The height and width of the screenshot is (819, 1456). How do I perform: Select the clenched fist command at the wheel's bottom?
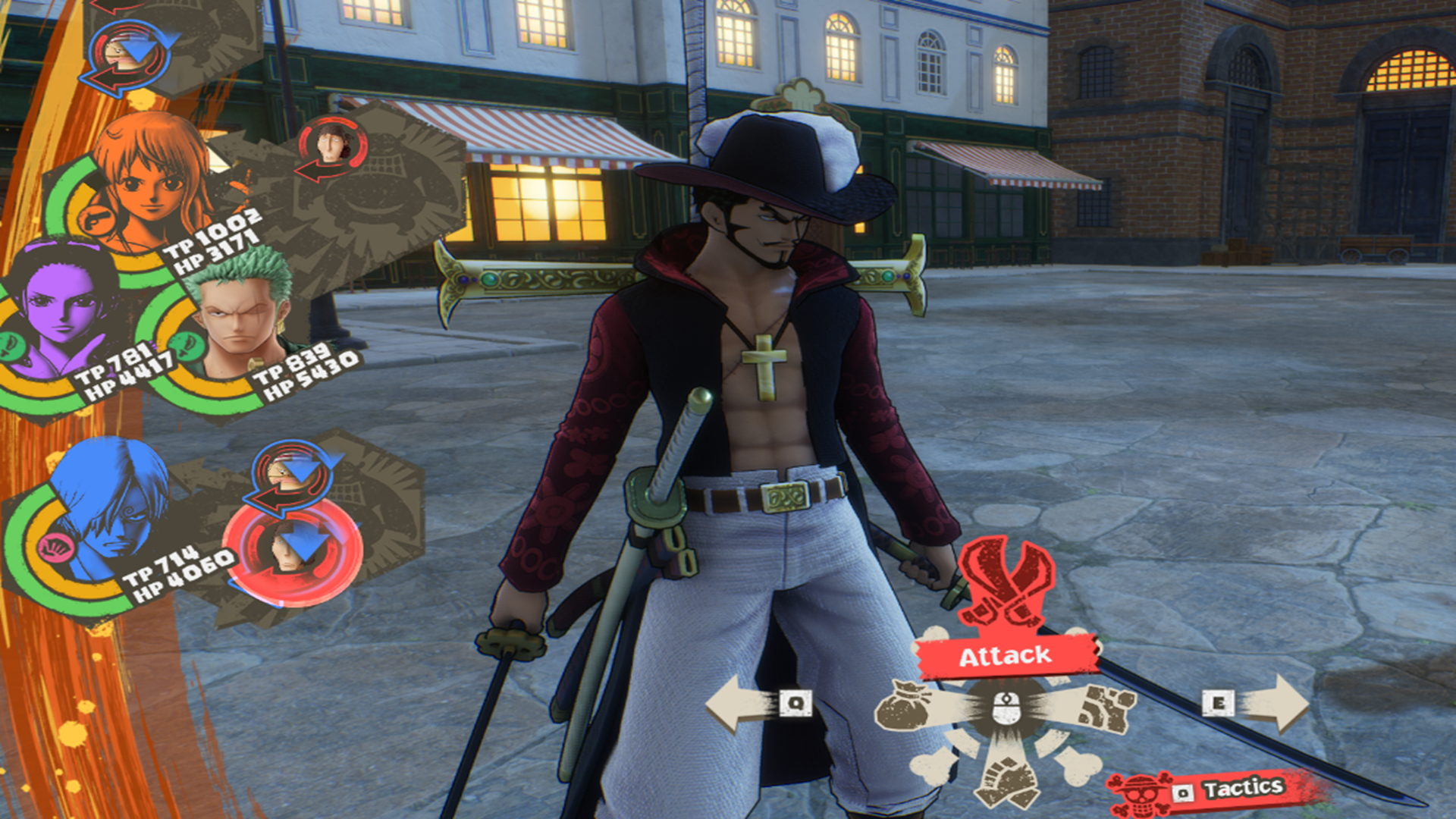[x=1006, y=780]
